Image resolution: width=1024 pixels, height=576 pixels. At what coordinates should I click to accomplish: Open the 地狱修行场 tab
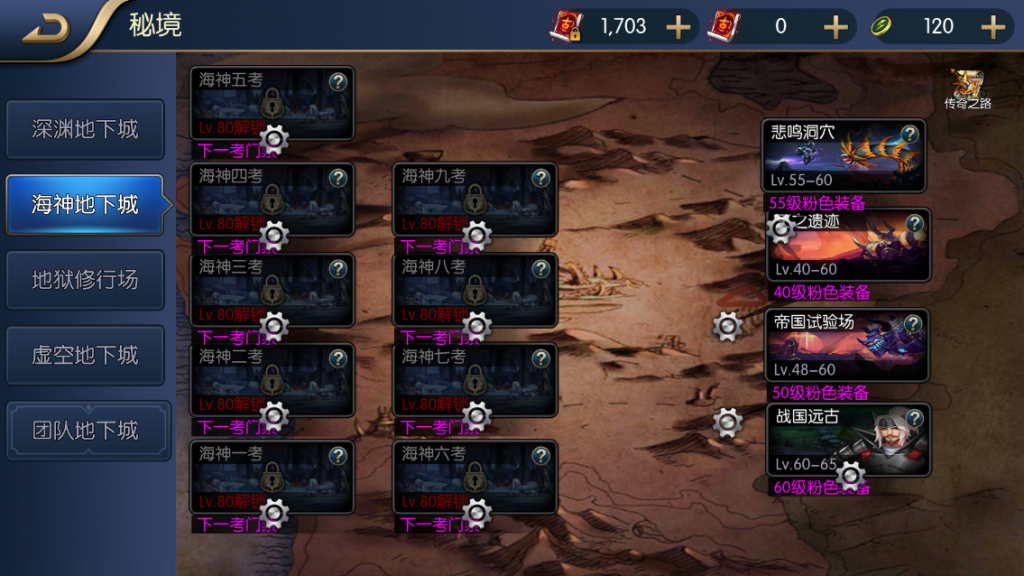[x=85, y=280]
